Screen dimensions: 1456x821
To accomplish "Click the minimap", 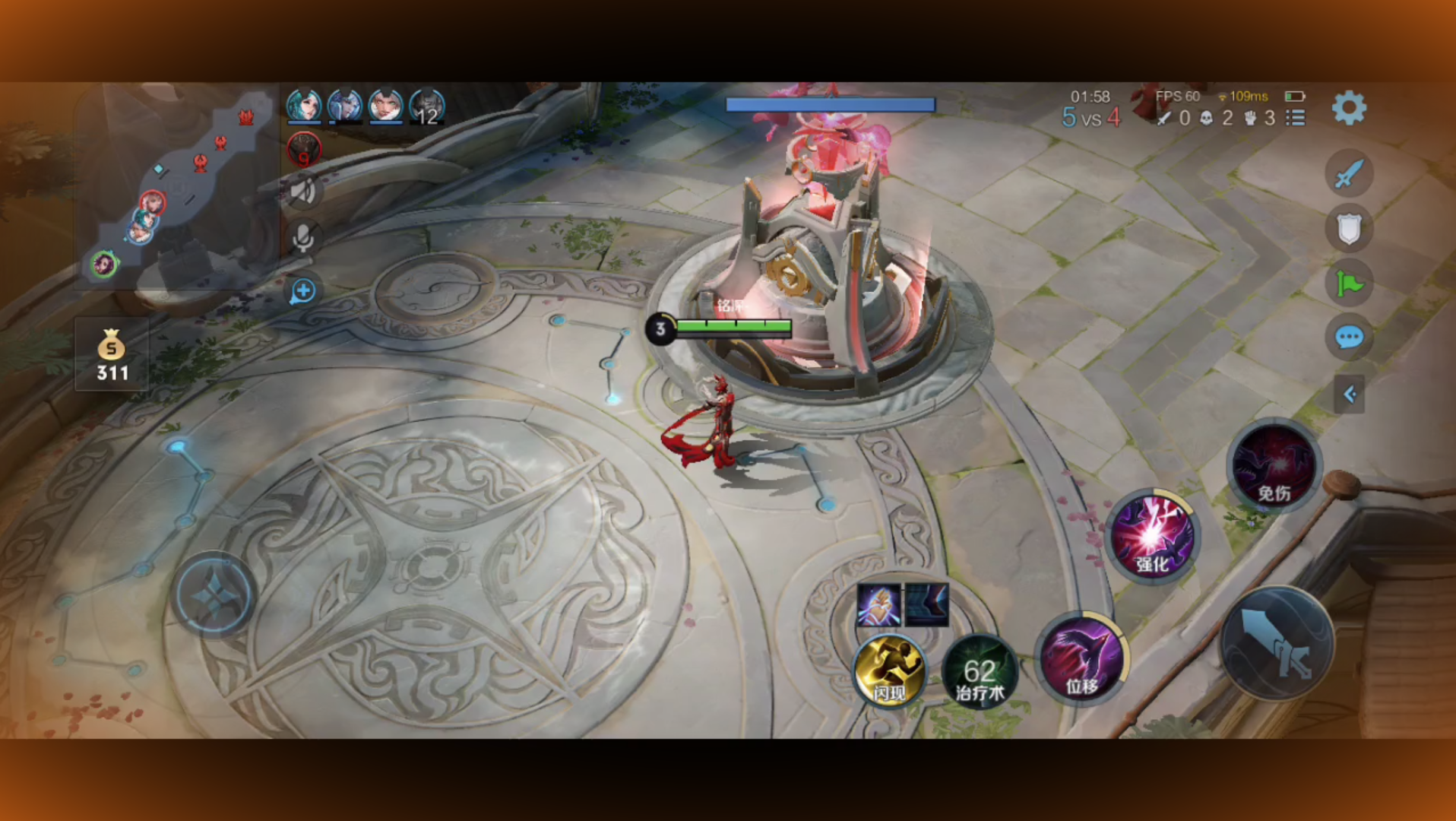I will [175, 186].
